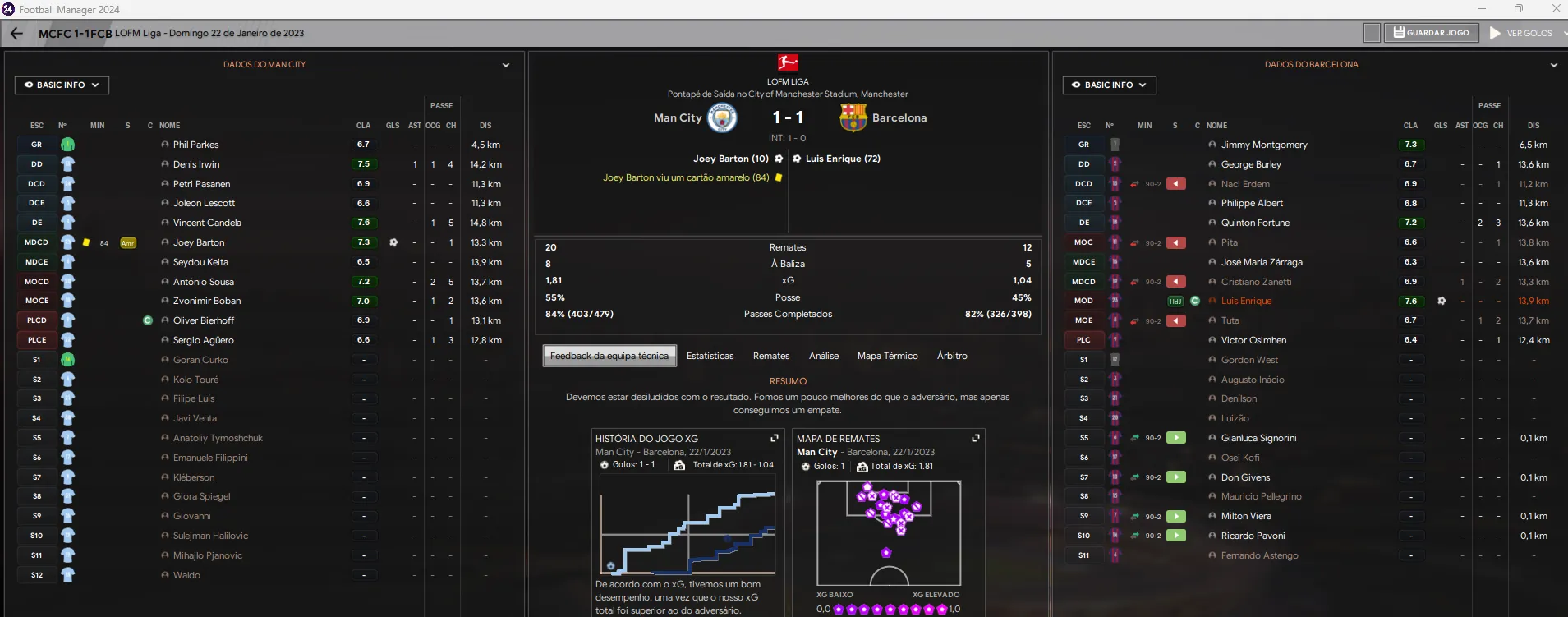Open Man City's Basic Info dropdown
1568x617 pixels.
(62, 85)
